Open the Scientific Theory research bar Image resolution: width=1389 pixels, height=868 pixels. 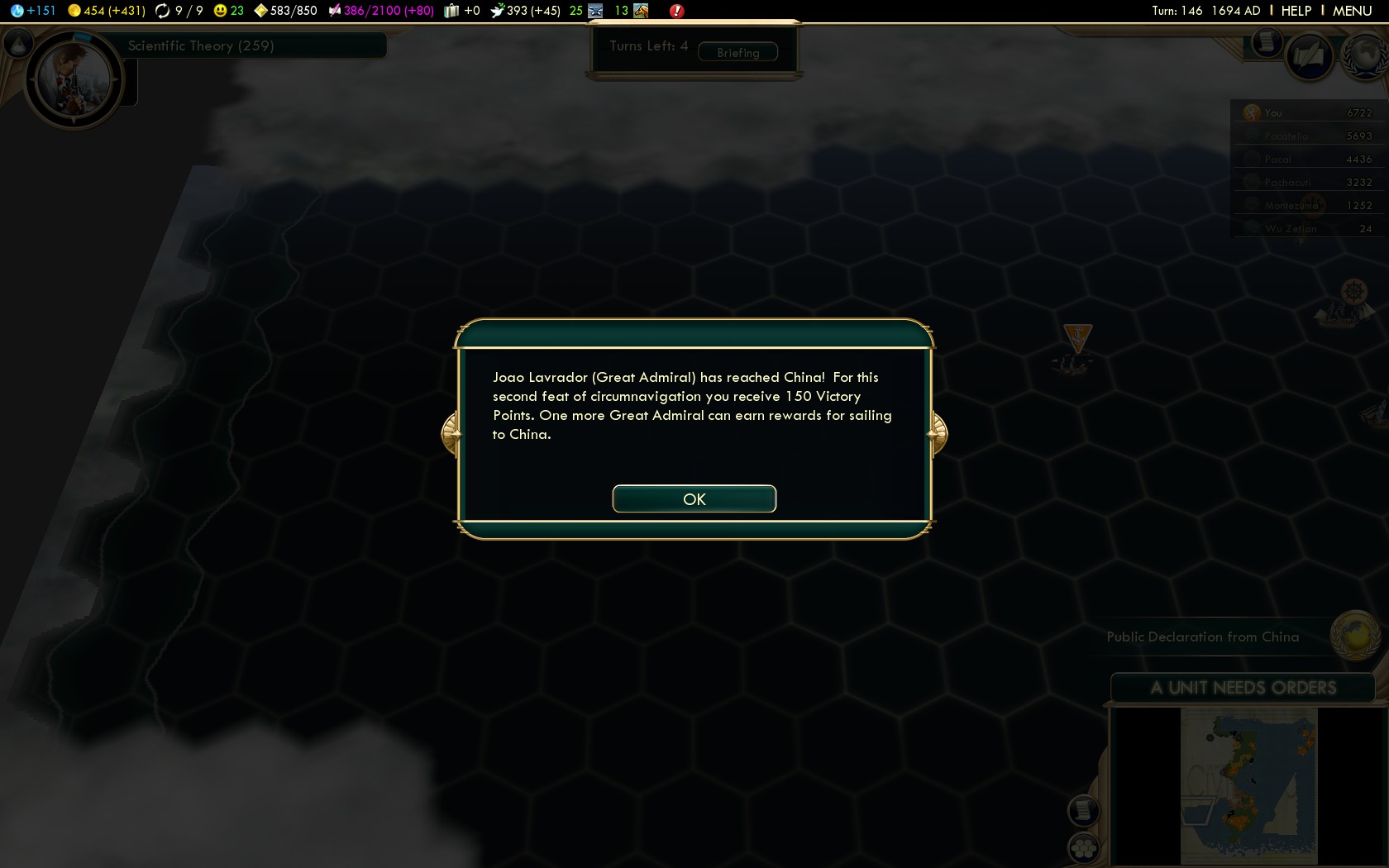tap(248, 45)
